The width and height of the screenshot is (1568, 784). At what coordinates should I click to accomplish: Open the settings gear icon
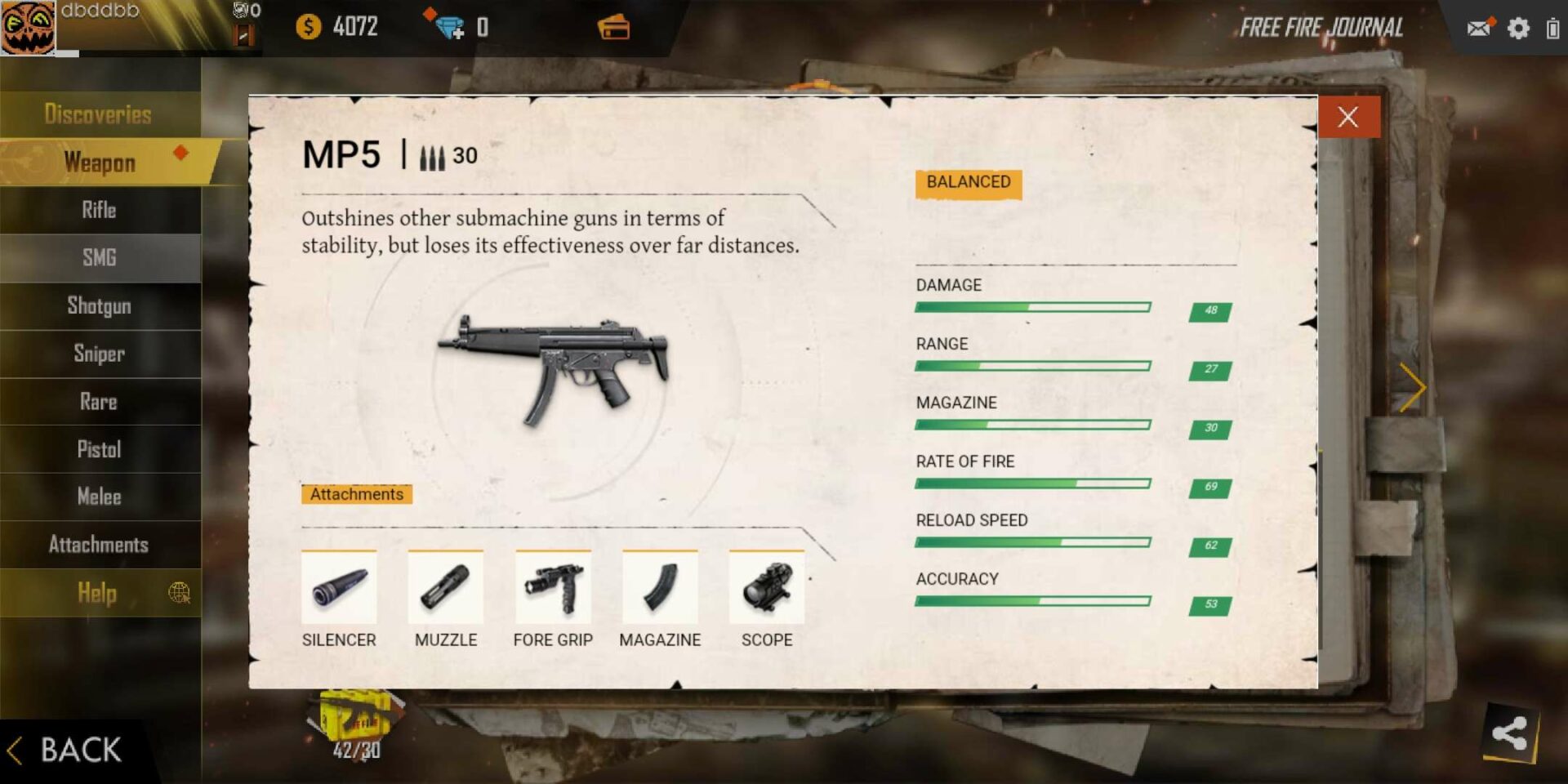1520,27
